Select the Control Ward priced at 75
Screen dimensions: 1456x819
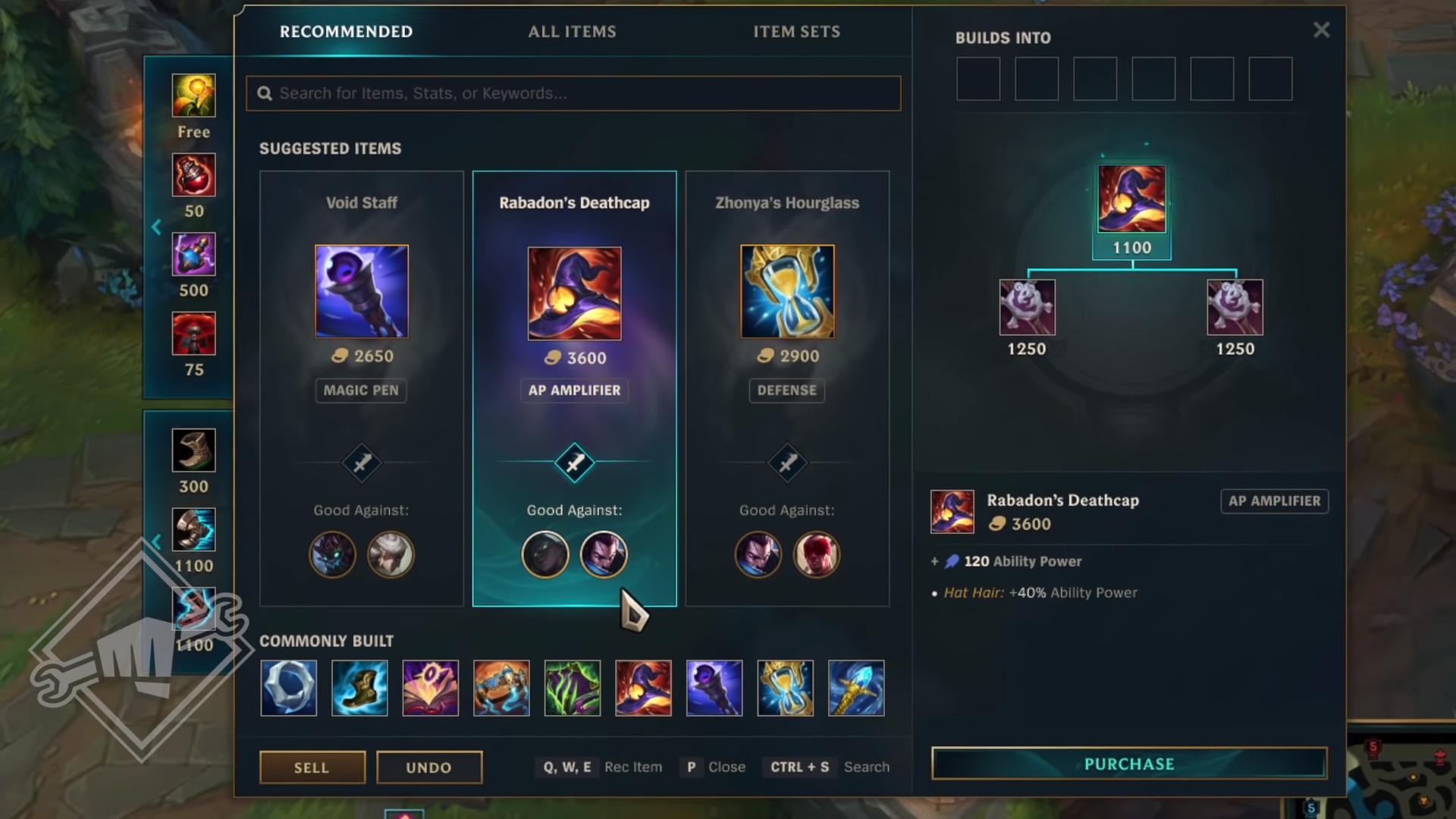point(193,334)
